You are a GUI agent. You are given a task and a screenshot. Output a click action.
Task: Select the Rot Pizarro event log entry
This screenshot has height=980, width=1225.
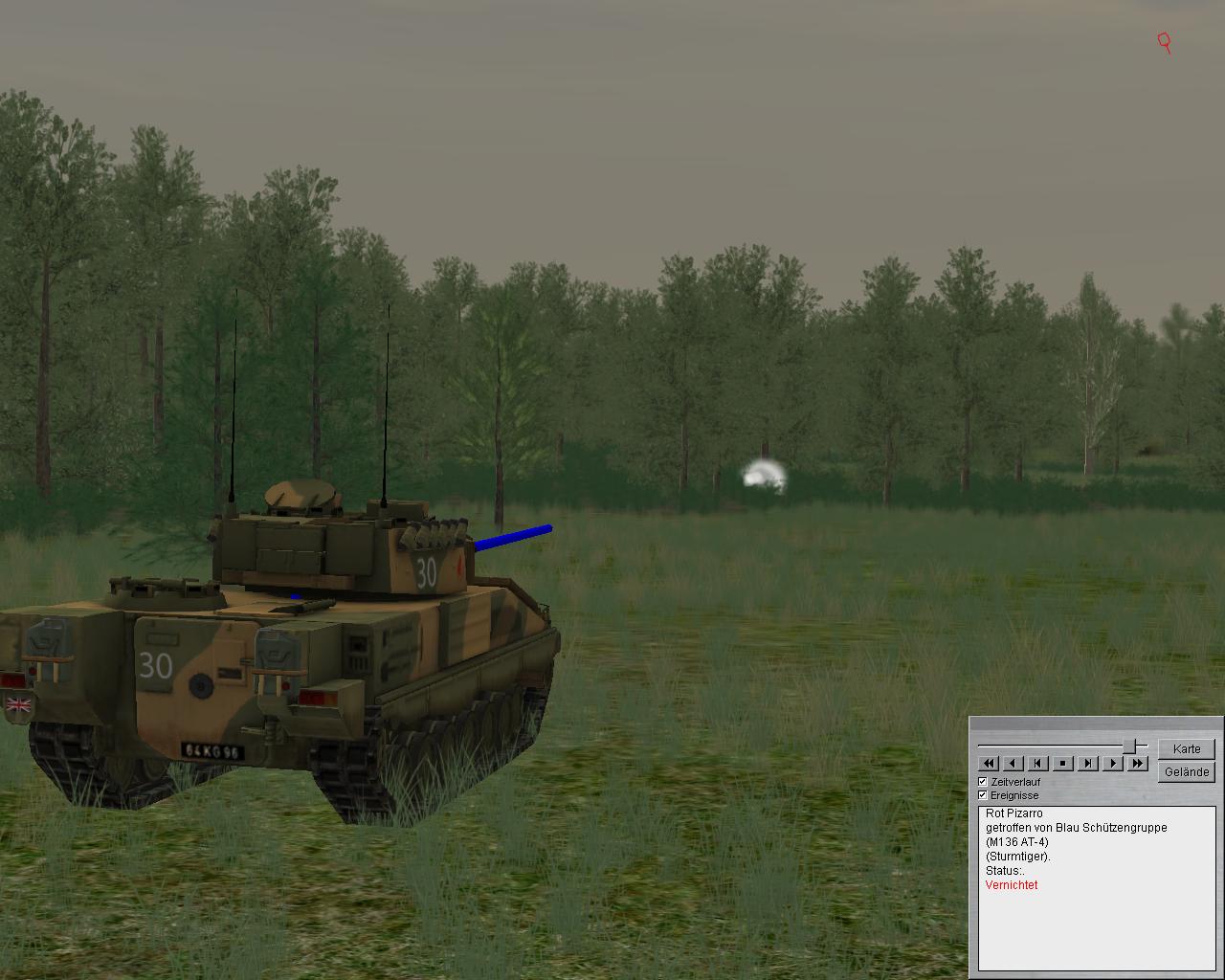pyautogui.click(x=1013, y=813)
